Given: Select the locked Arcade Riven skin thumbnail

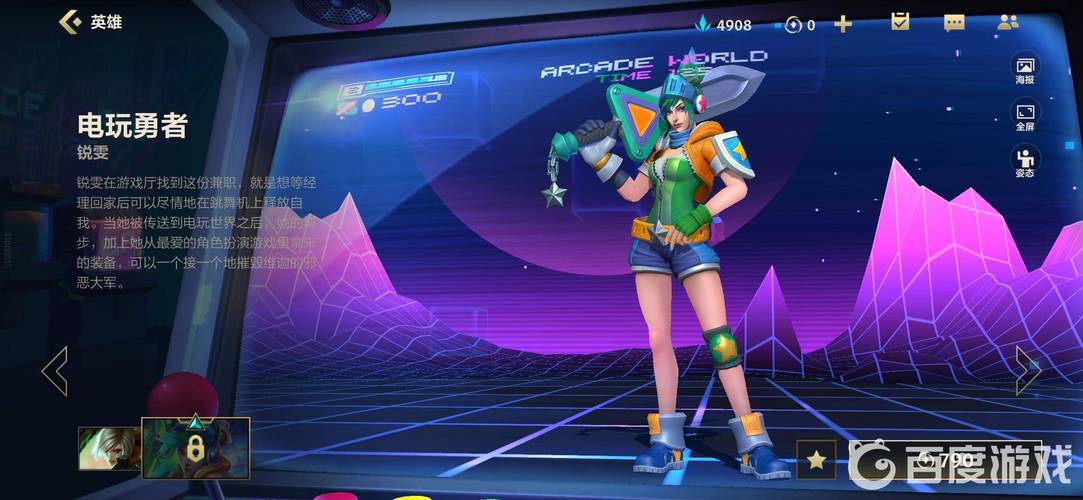Looking at the screenshot, I should point(195,446).
